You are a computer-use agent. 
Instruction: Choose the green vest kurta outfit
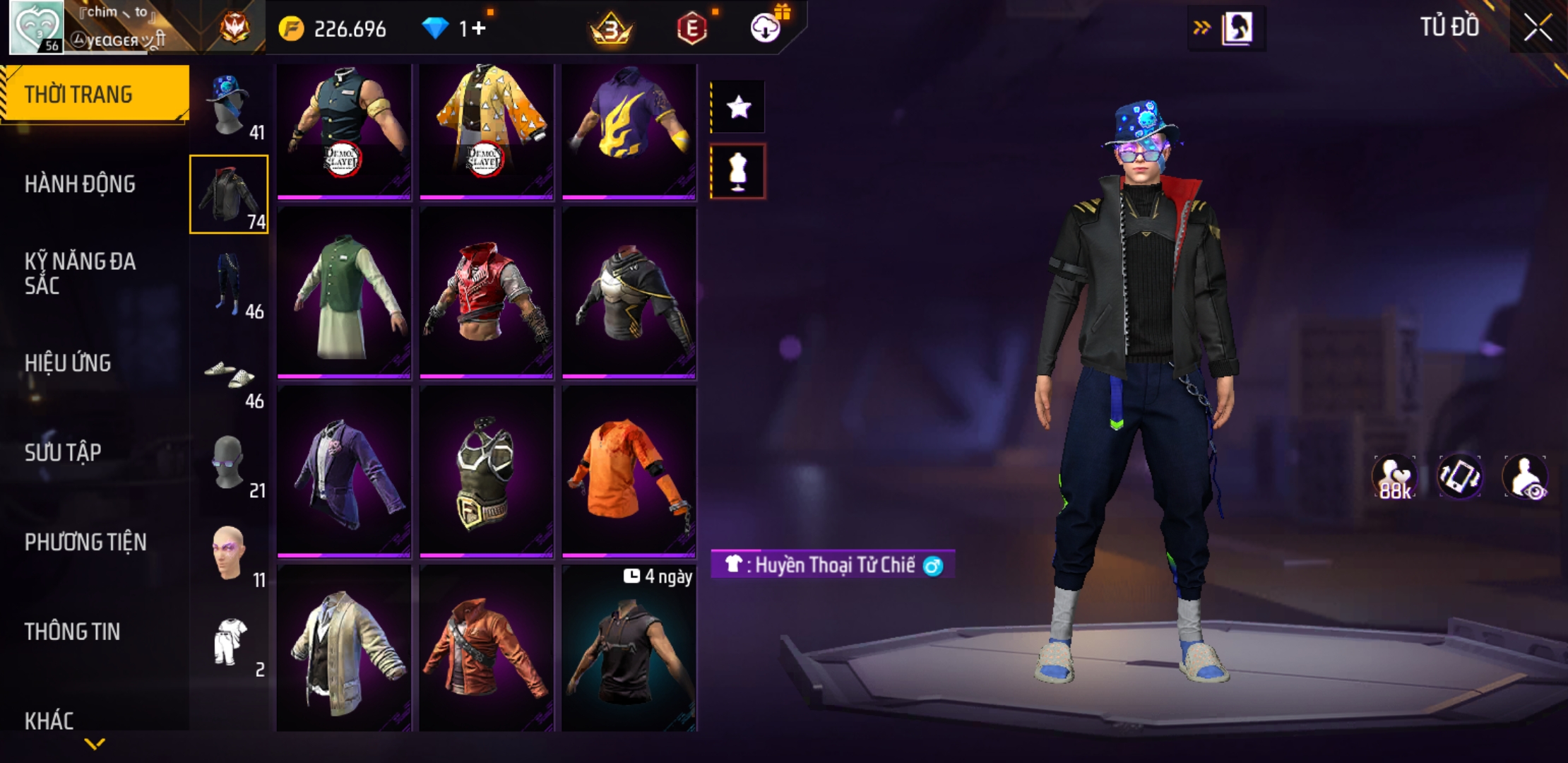click(x=344, y=295)
